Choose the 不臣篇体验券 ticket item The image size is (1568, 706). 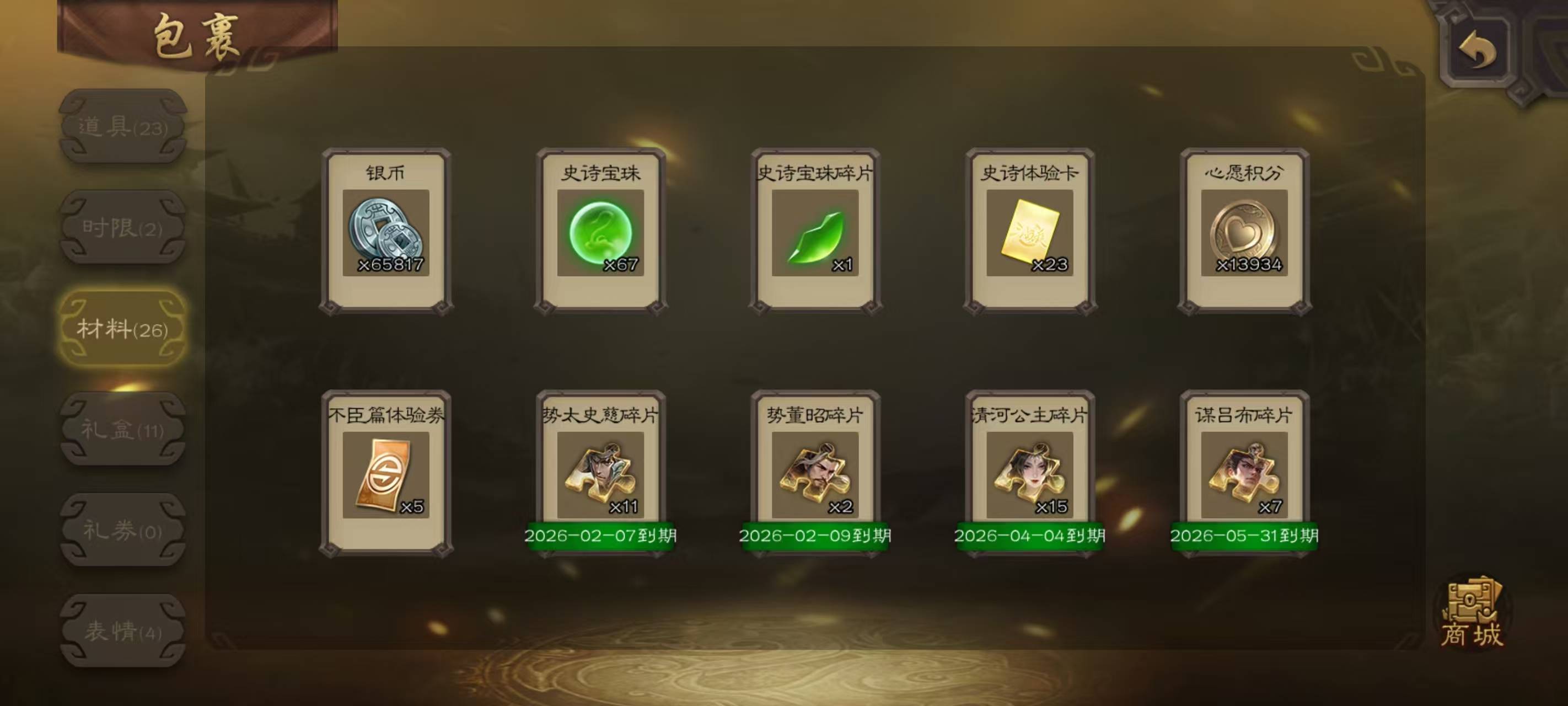386,474
